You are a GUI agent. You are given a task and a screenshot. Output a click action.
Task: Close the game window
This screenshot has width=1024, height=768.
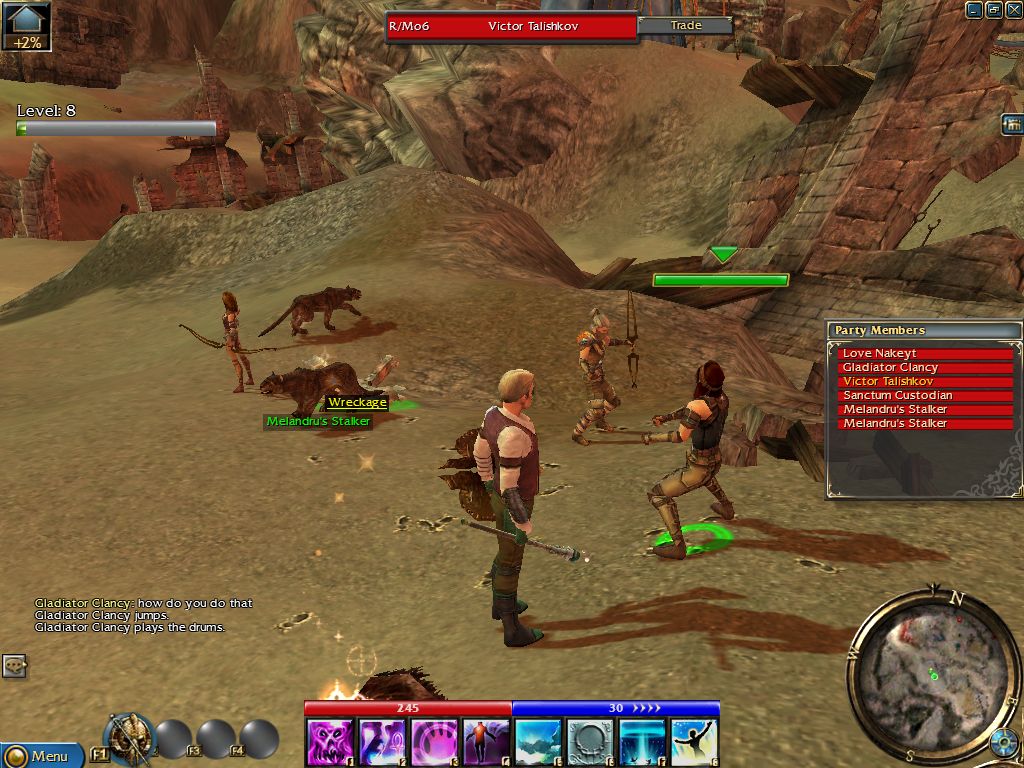coord(1013,10)
